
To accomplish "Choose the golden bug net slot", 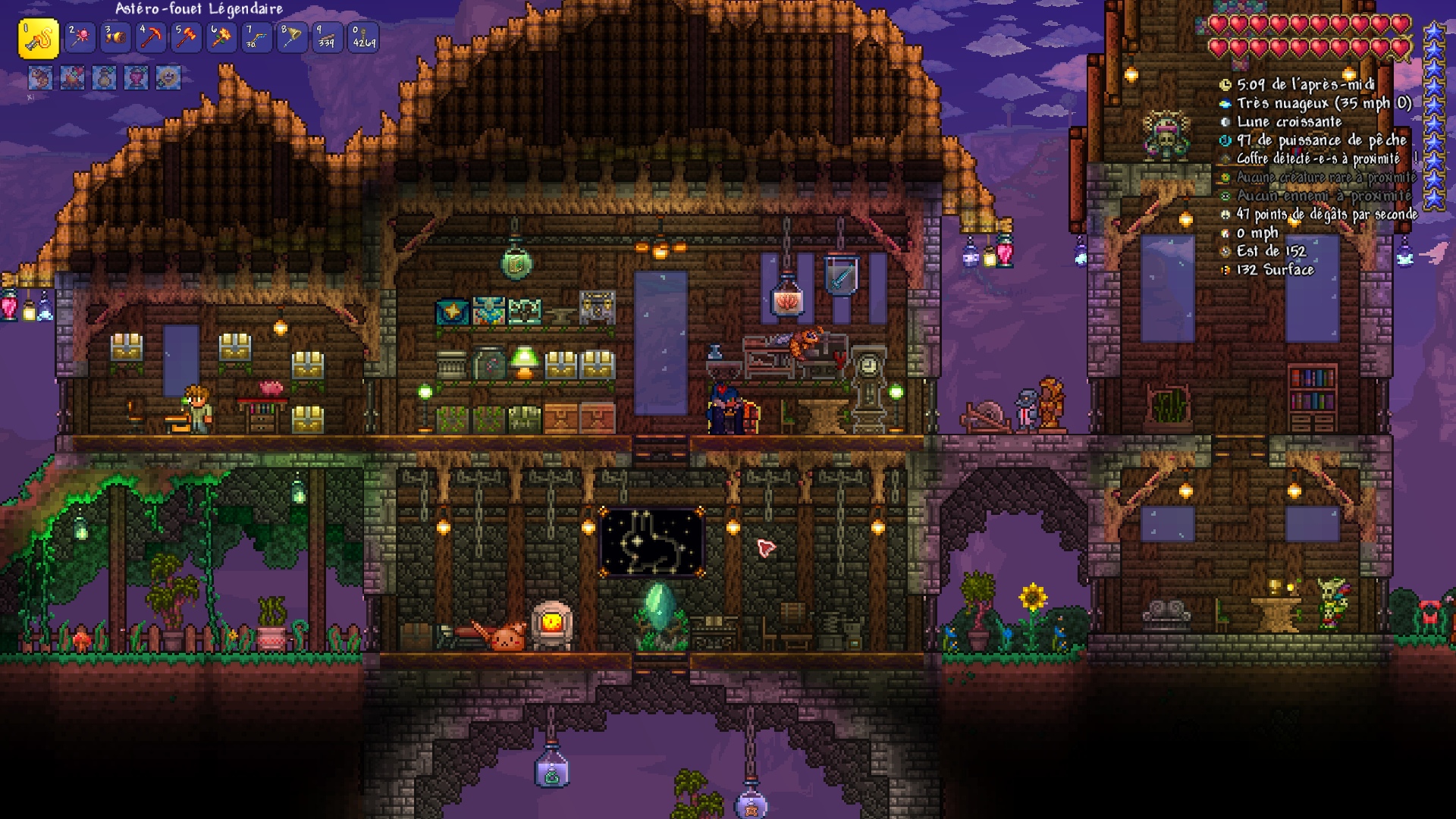I will click(292, 38).
